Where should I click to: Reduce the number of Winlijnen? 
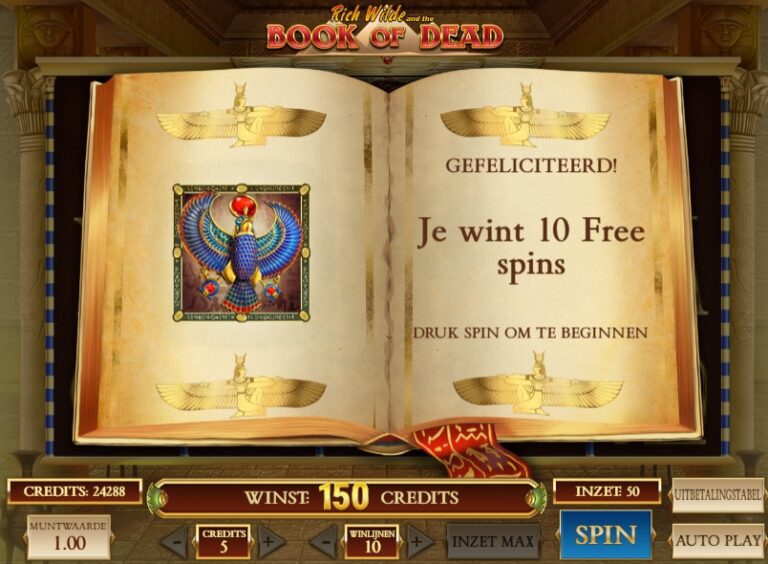point(323,543)
